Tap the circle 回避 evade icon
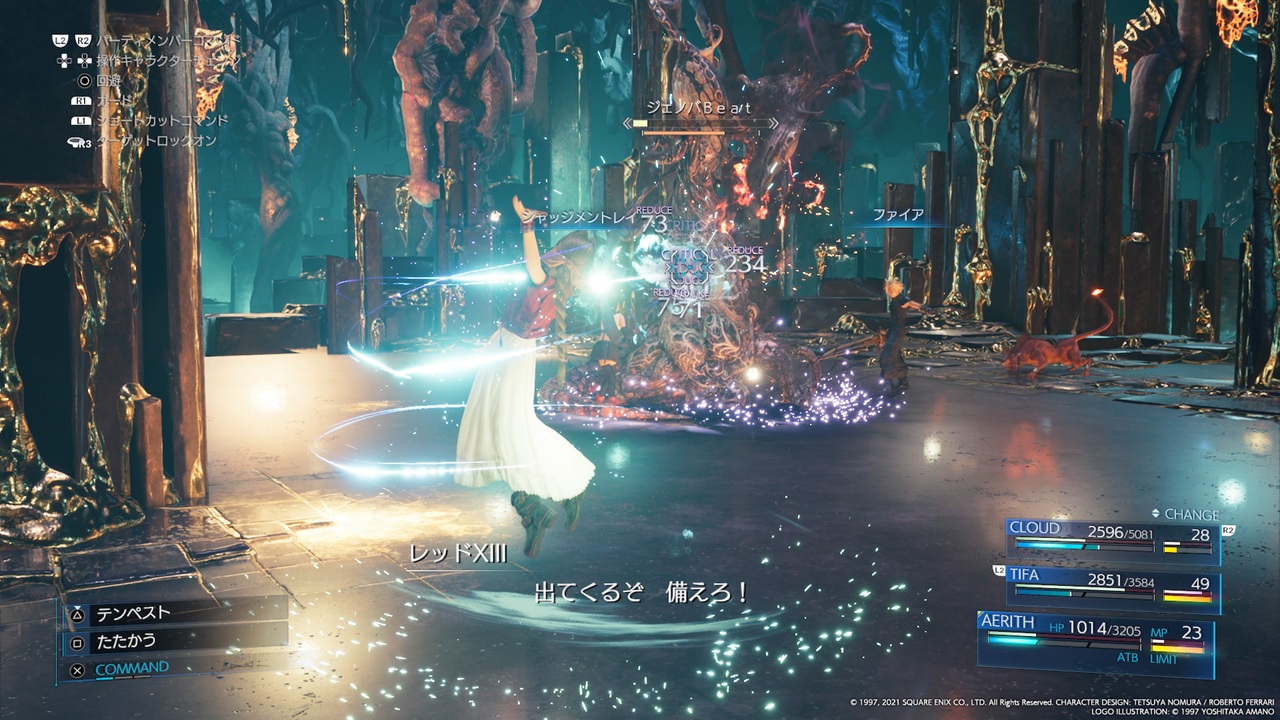This screenshot has width=1280, height=720. 86,81
